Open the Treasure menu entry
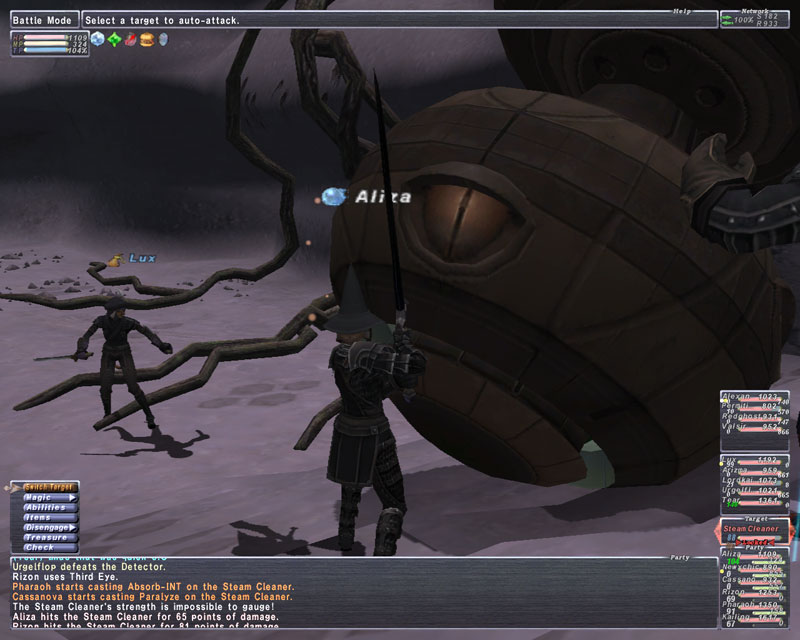 point(48,537)
